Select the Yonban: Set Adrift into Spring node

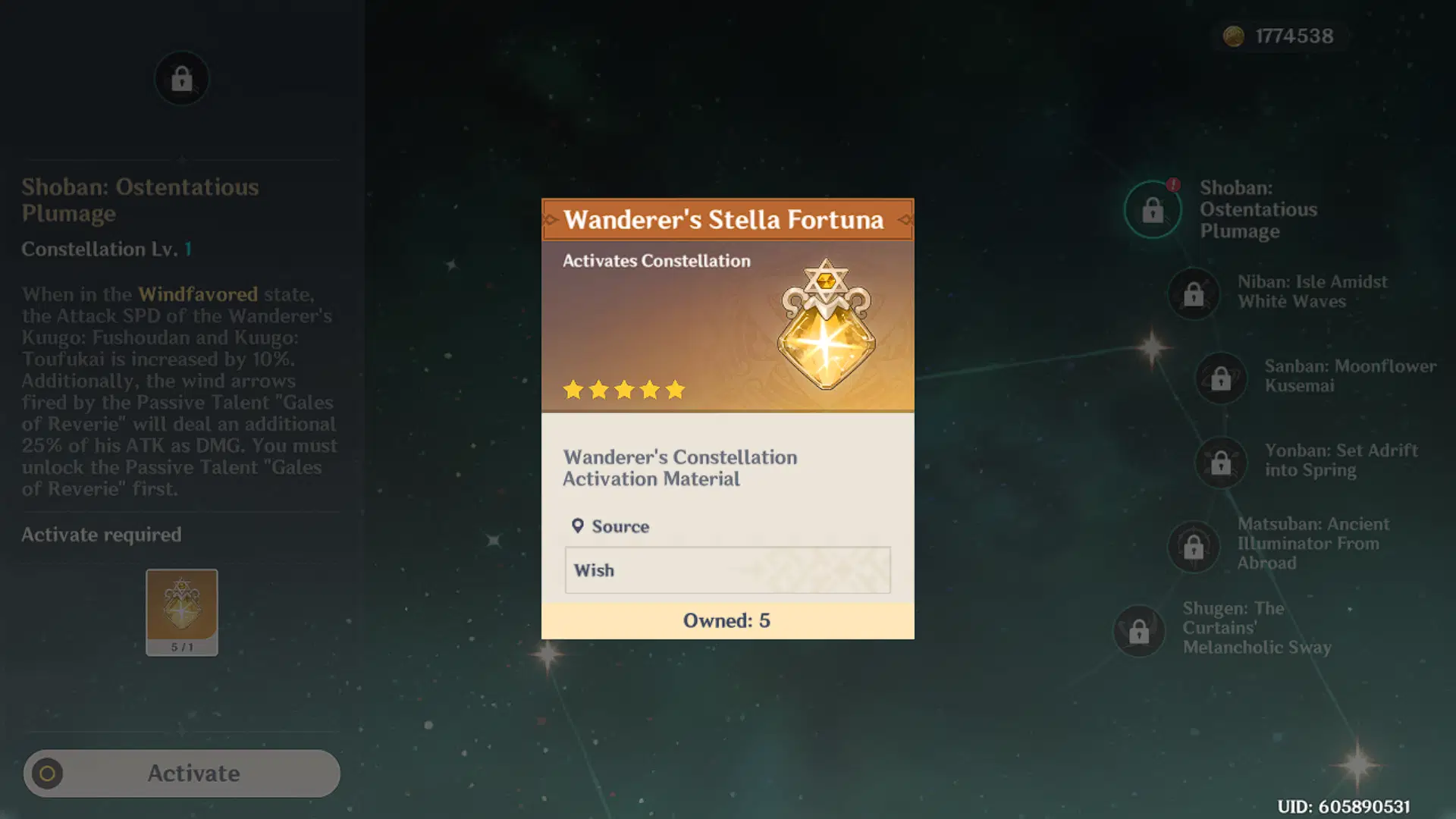coord(1219,463)
